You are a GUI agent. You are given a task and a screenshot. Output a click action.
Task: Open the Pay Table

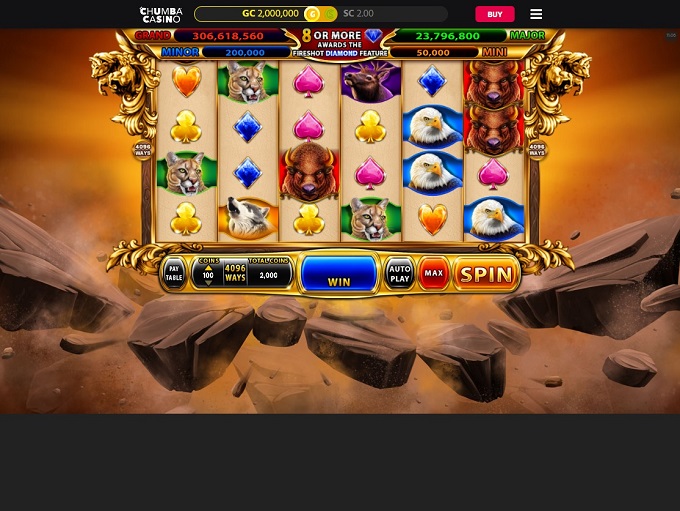coord(174,273)
